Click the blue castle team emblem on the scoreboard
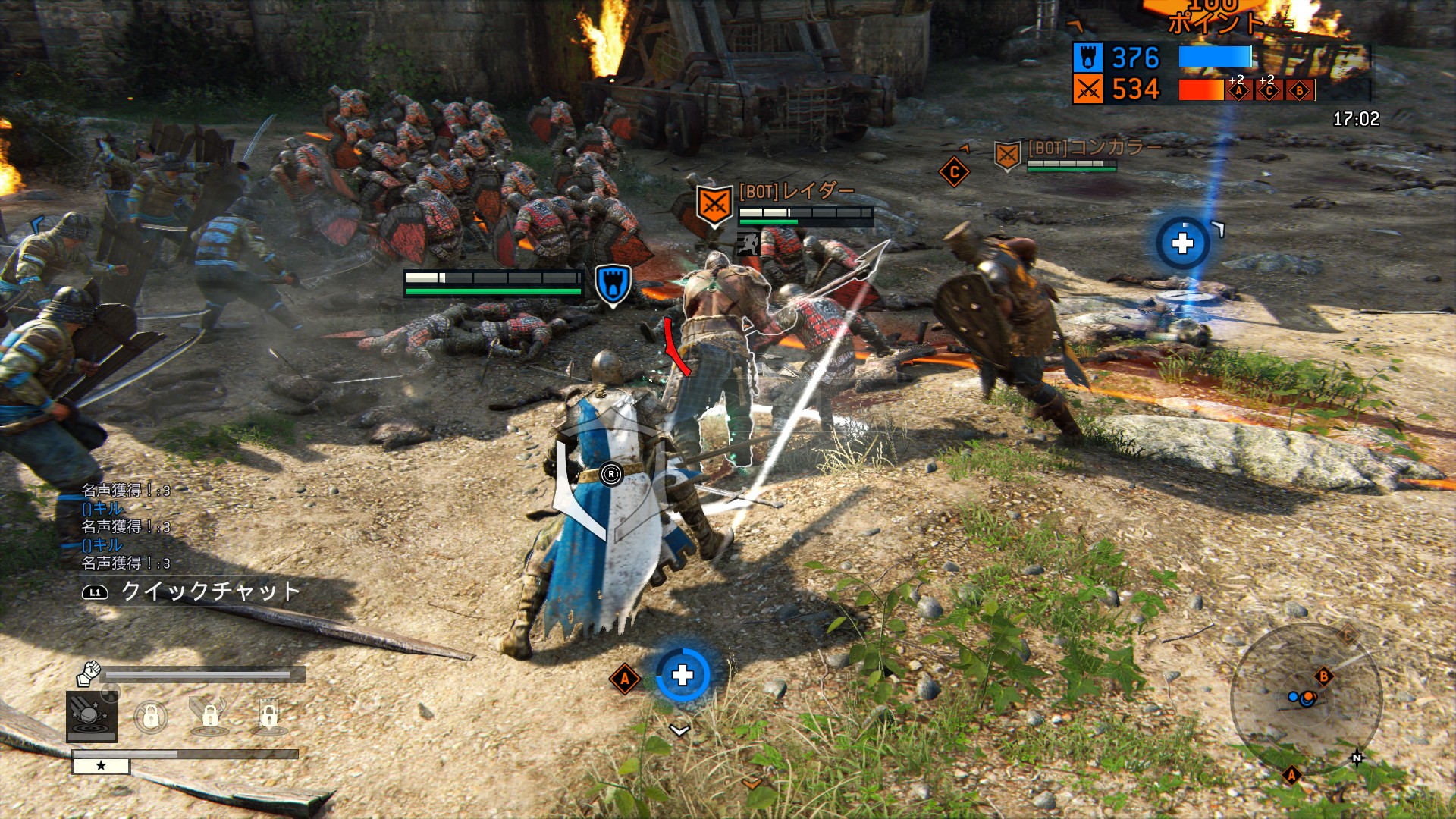This screenshot has height=819, width=1456. (1087, 58)
